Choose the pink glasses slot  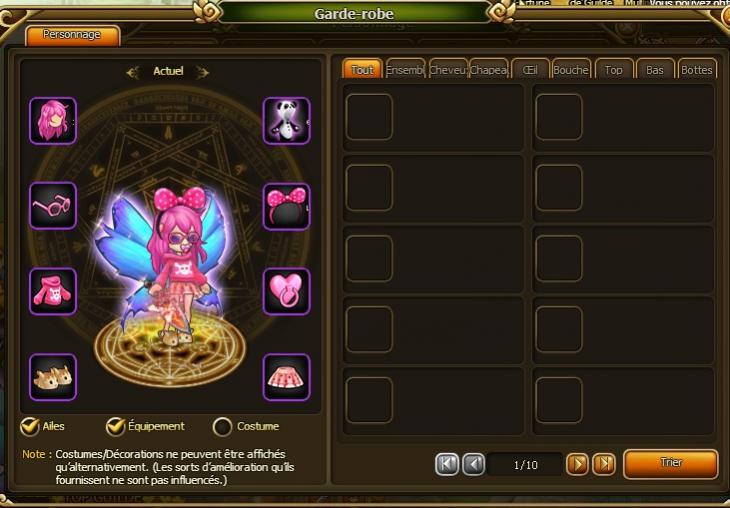coord(53,206)
